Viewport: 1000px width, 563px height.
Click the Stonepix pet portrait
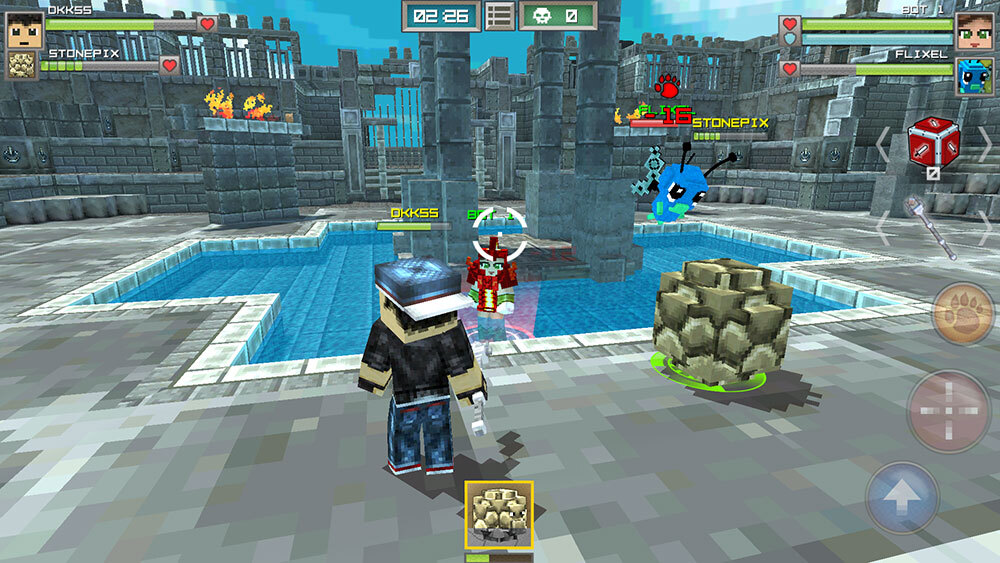point(22,66)
